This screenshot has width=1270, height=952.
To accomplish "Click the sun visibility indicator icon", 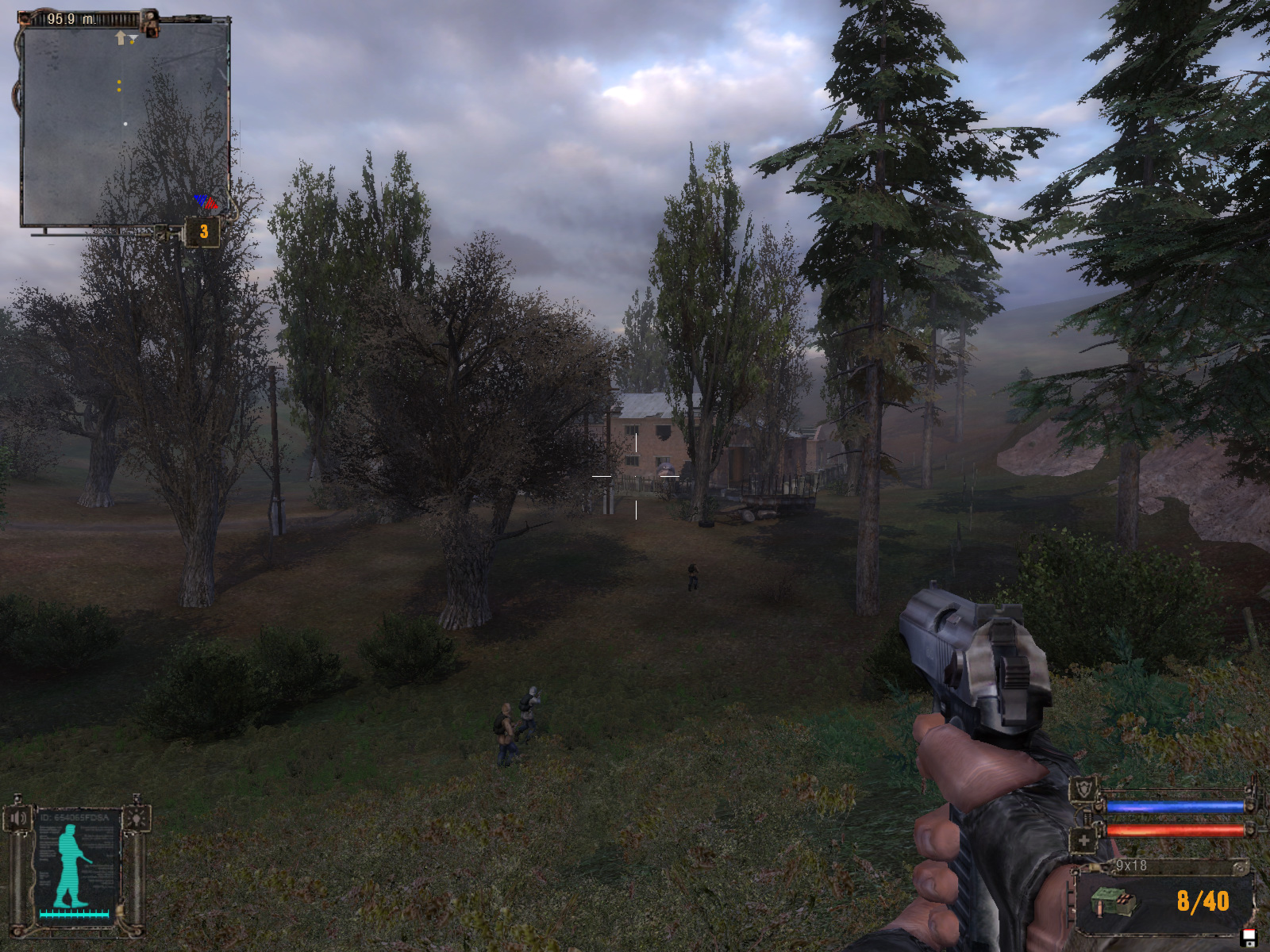I will coord(136,817).
